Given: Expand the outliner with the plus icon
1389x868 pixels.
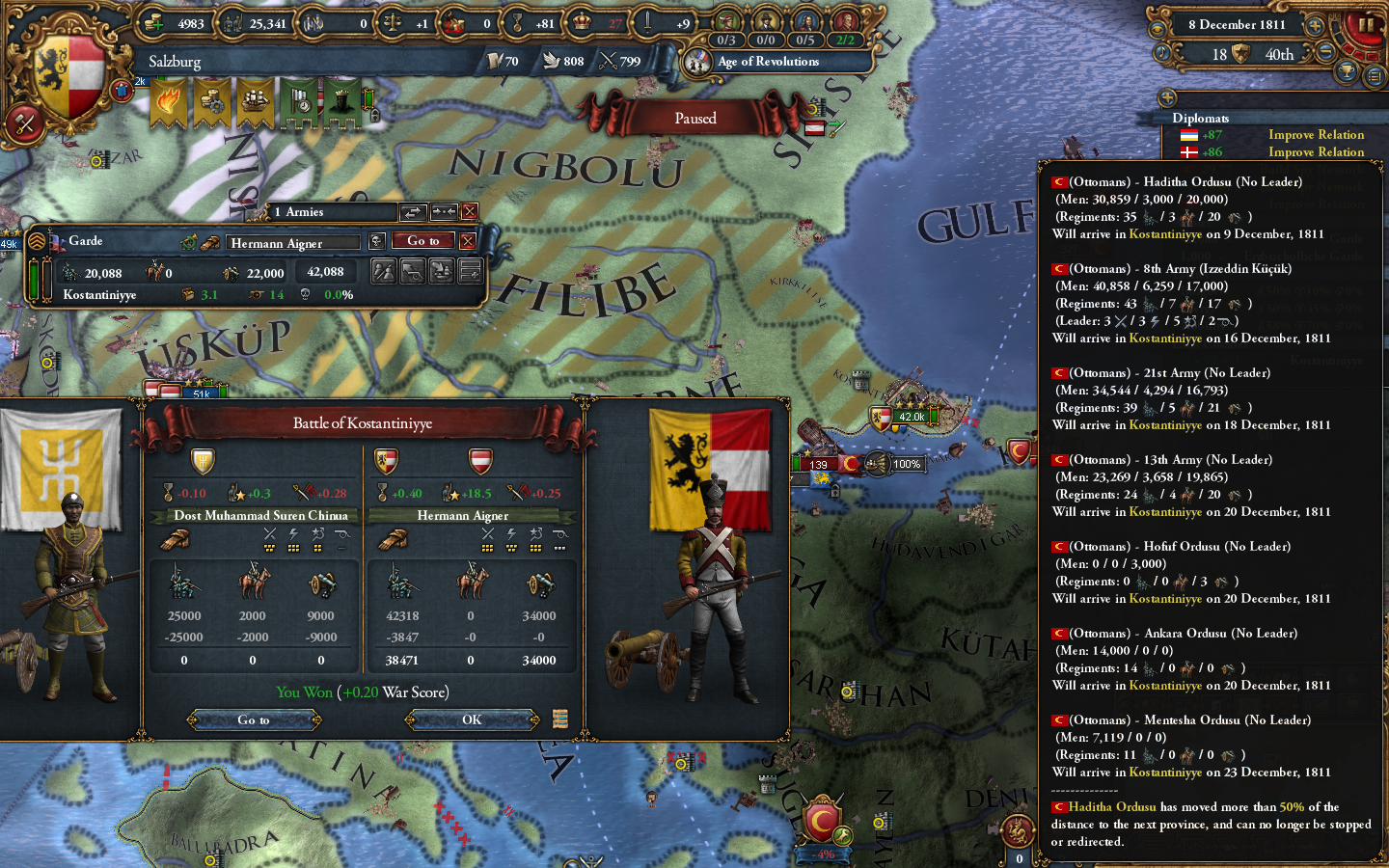Looking at the screenshot, I should 1168,96.
